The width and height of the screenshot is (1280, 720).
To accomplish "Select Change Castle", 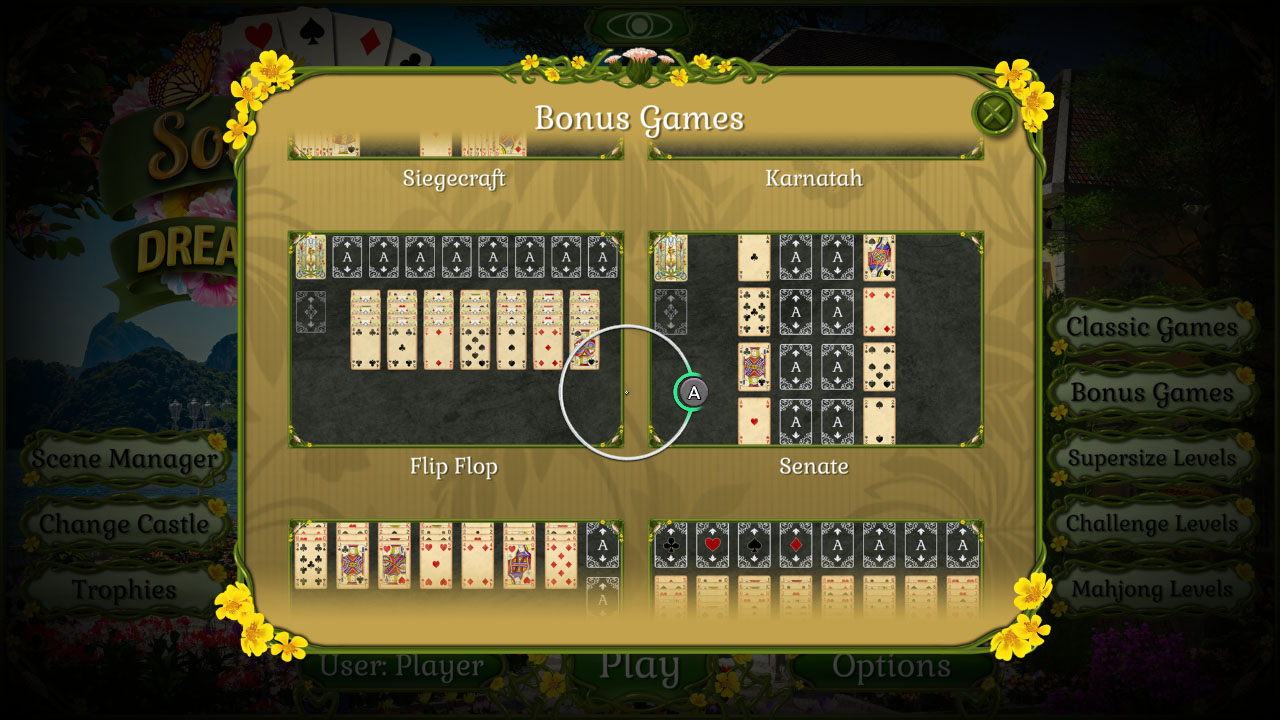I will (124, 524).
